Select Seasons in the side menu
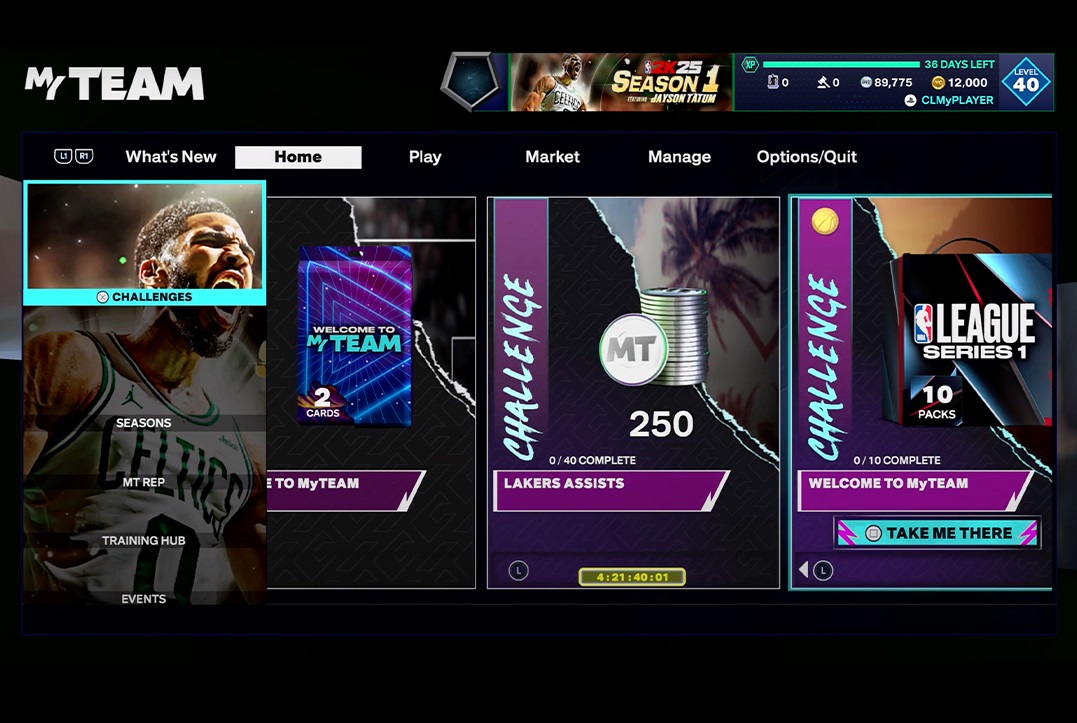This screenshot has width=1077, height=723. click(x=144, y=423)
